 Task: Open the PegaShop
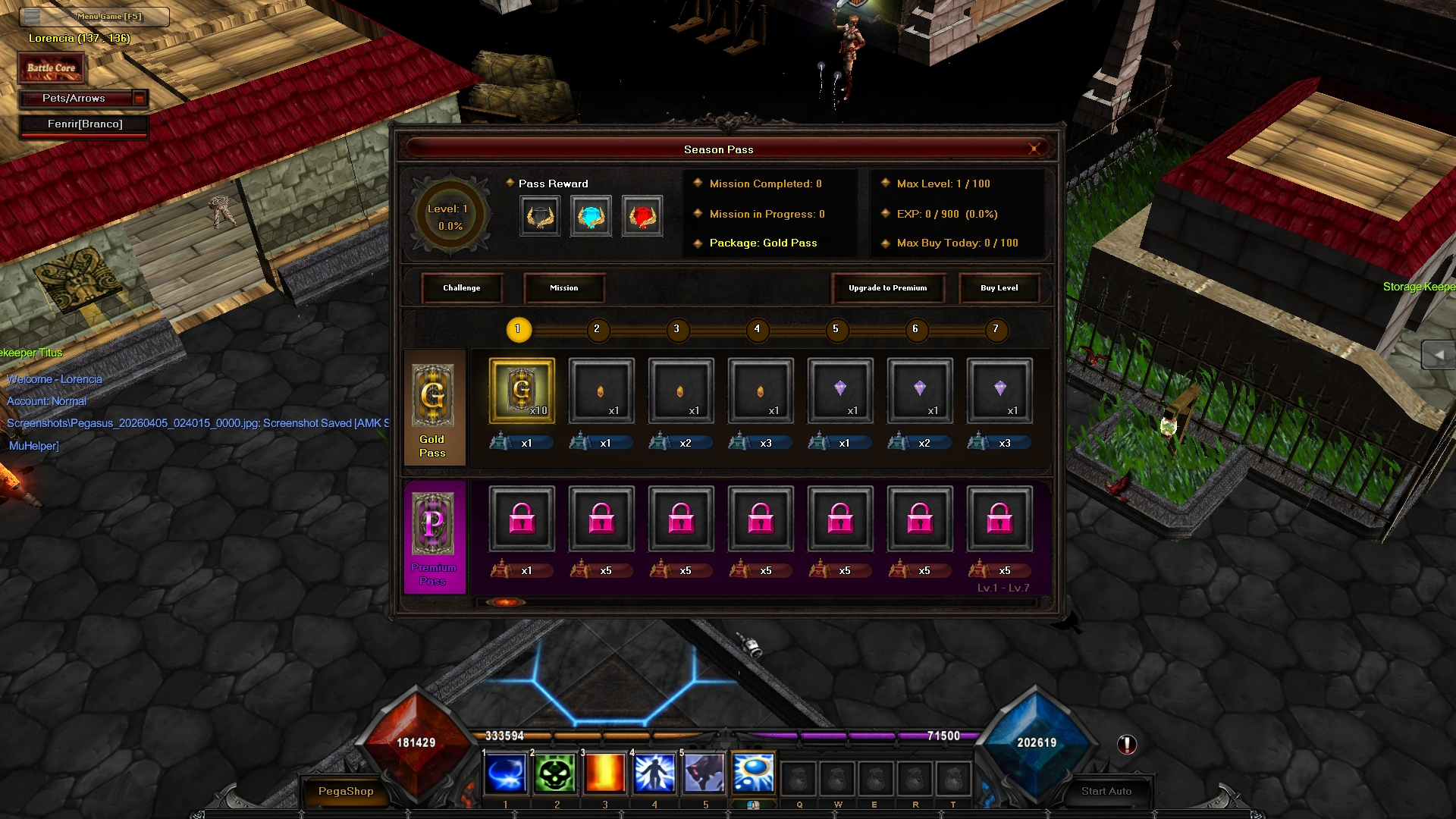tap(346, 791)
